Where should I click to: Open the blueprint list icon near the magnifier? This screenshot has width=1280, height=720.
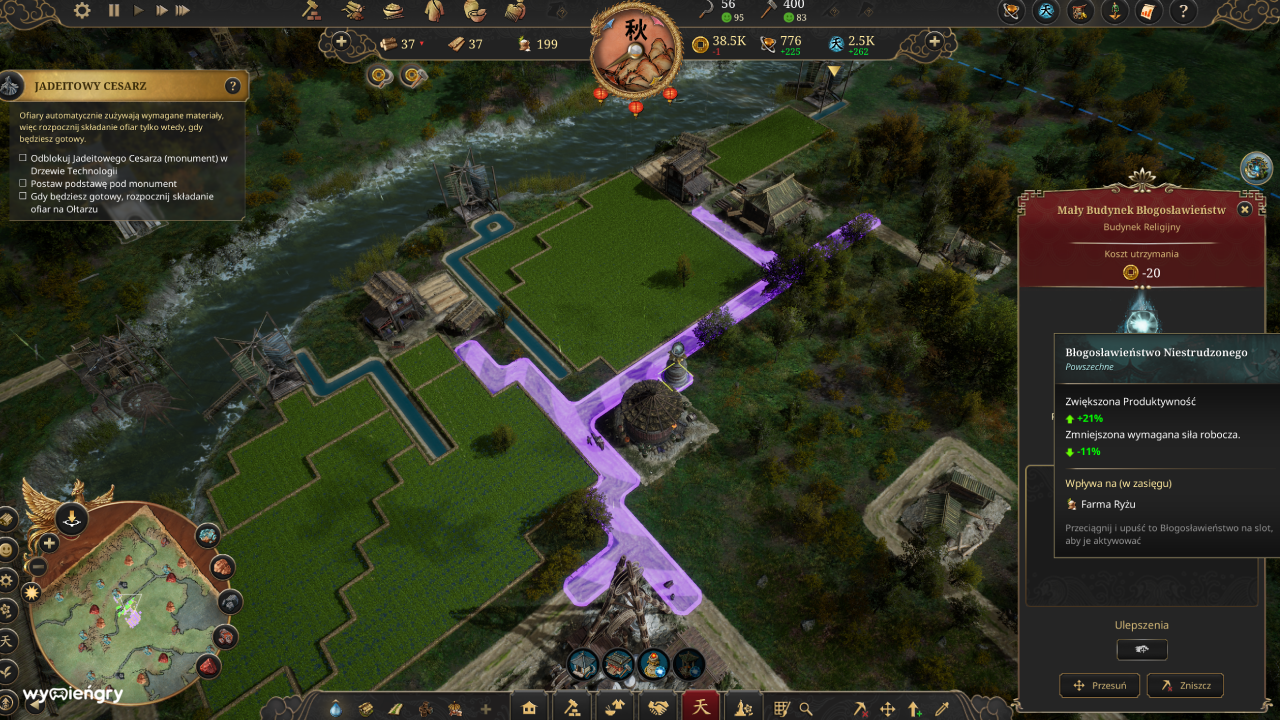[x=781, y=708]
